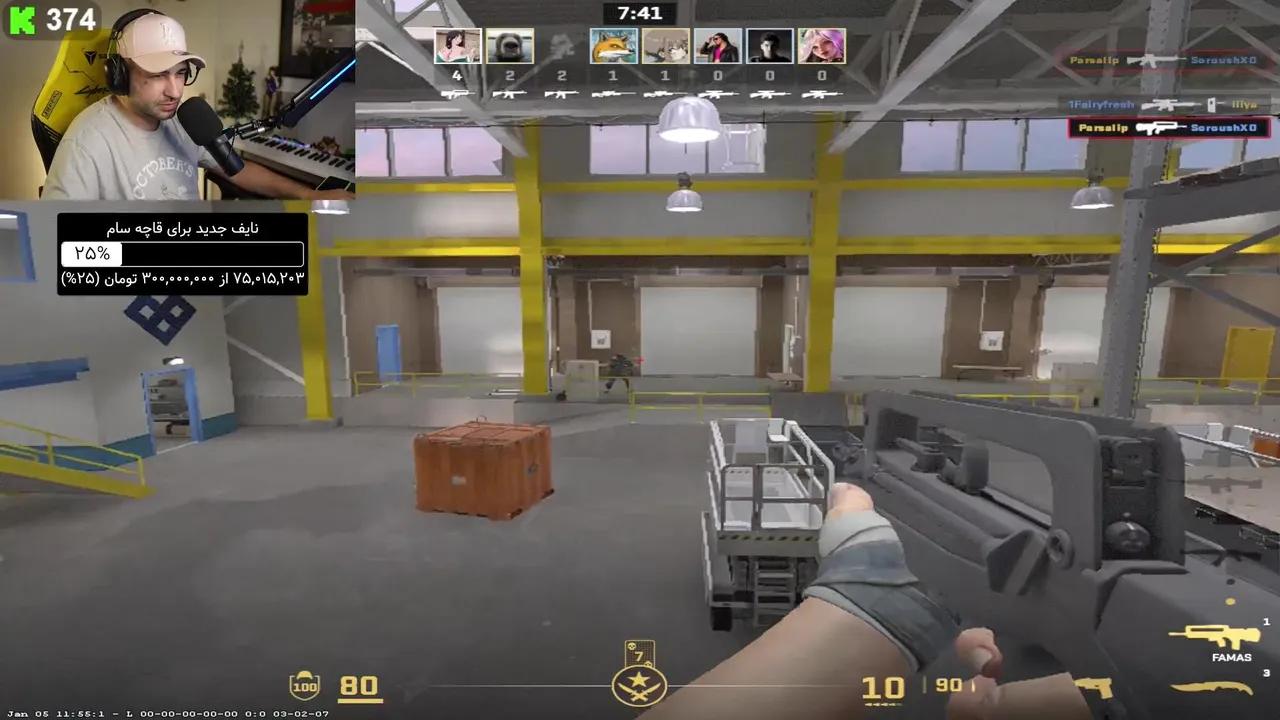Click the fox avatar on the scoreboard

point(612,43)
